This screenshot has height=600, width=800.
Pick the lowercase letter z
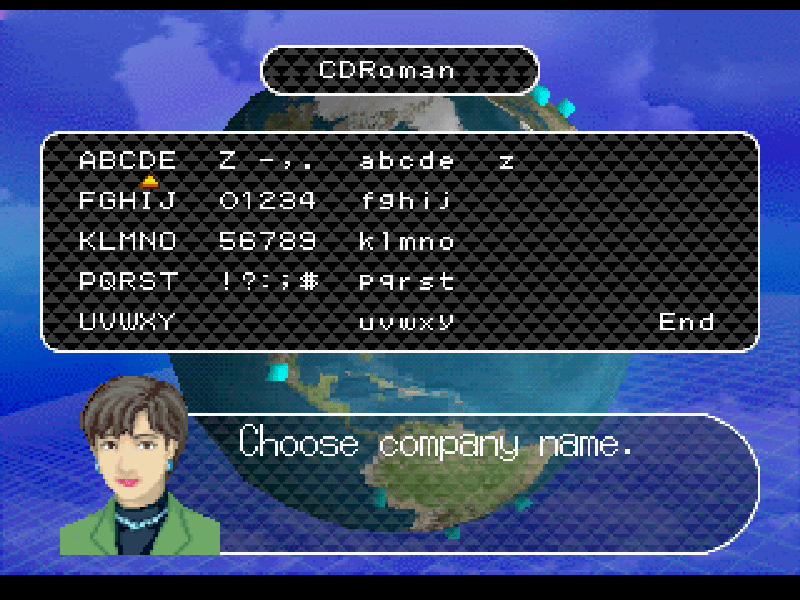507,160
